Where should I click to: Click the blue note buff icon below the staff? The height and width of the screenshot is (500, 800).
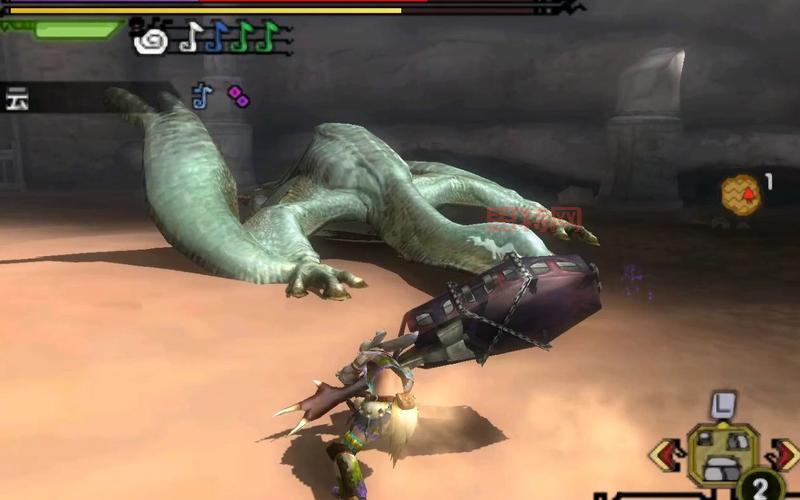pos(202,95)
